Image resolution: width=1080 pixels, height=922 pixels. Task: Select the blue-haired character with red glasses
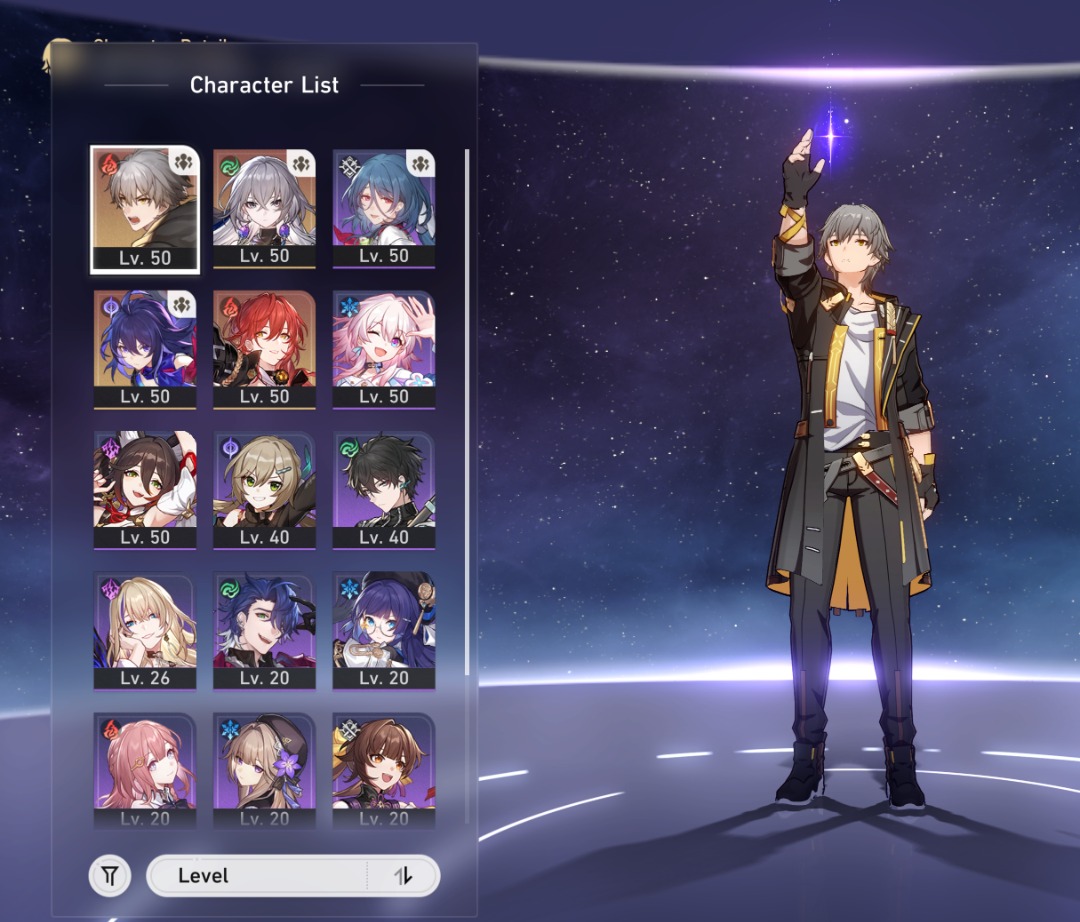384,208
